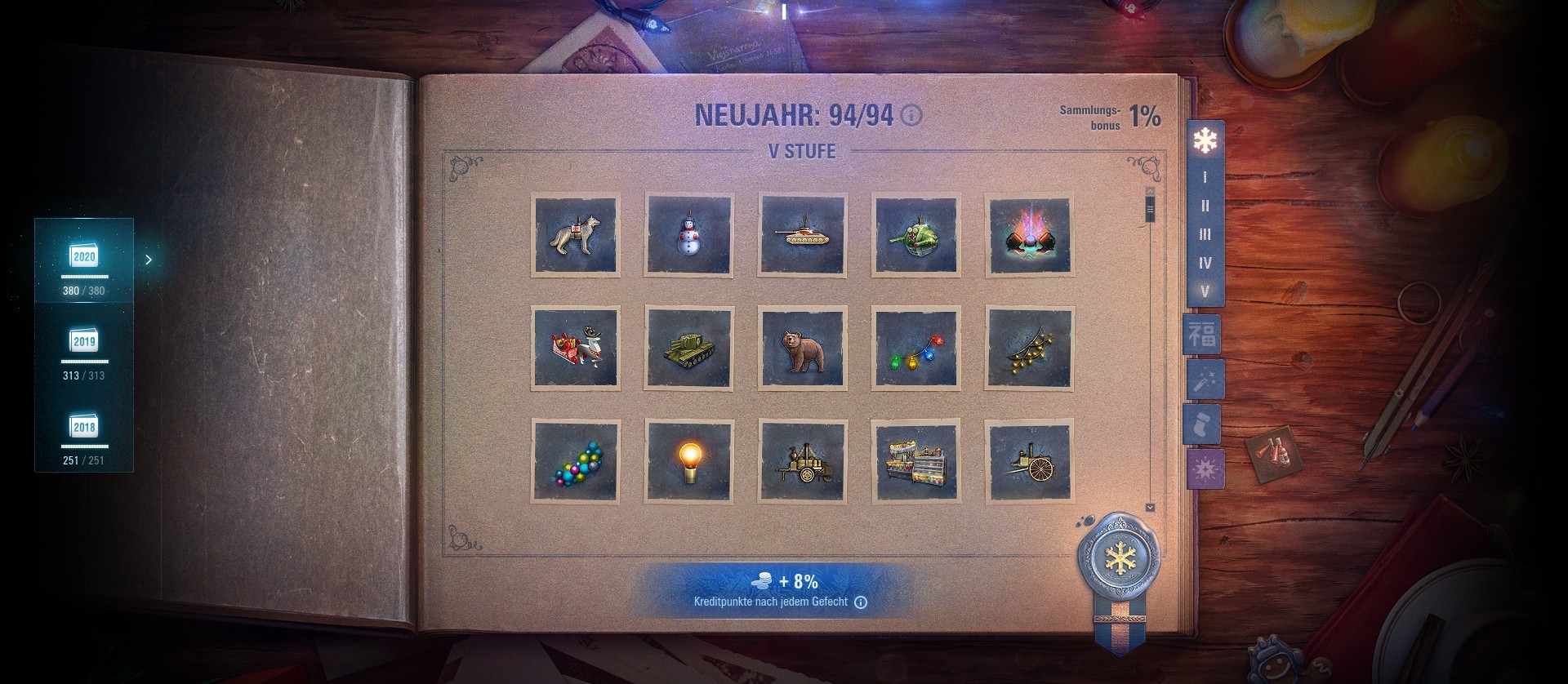1568x684 pixels.
Task: Open the Chinese character collection bookmark
Action: [1202, 335]
